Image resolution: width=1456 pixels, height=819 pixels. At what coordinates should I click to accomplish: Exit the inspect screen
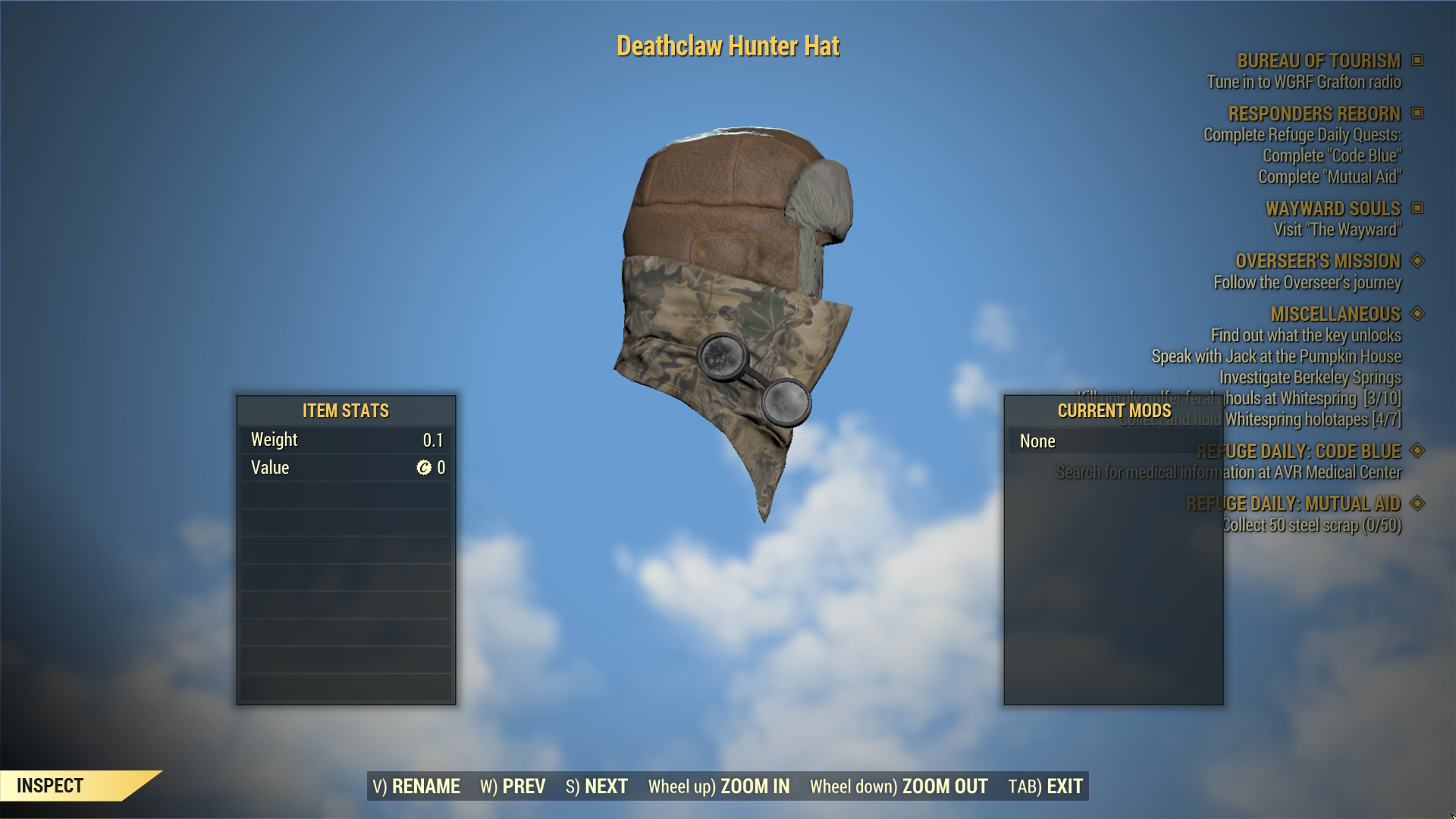pos(1045,786)
